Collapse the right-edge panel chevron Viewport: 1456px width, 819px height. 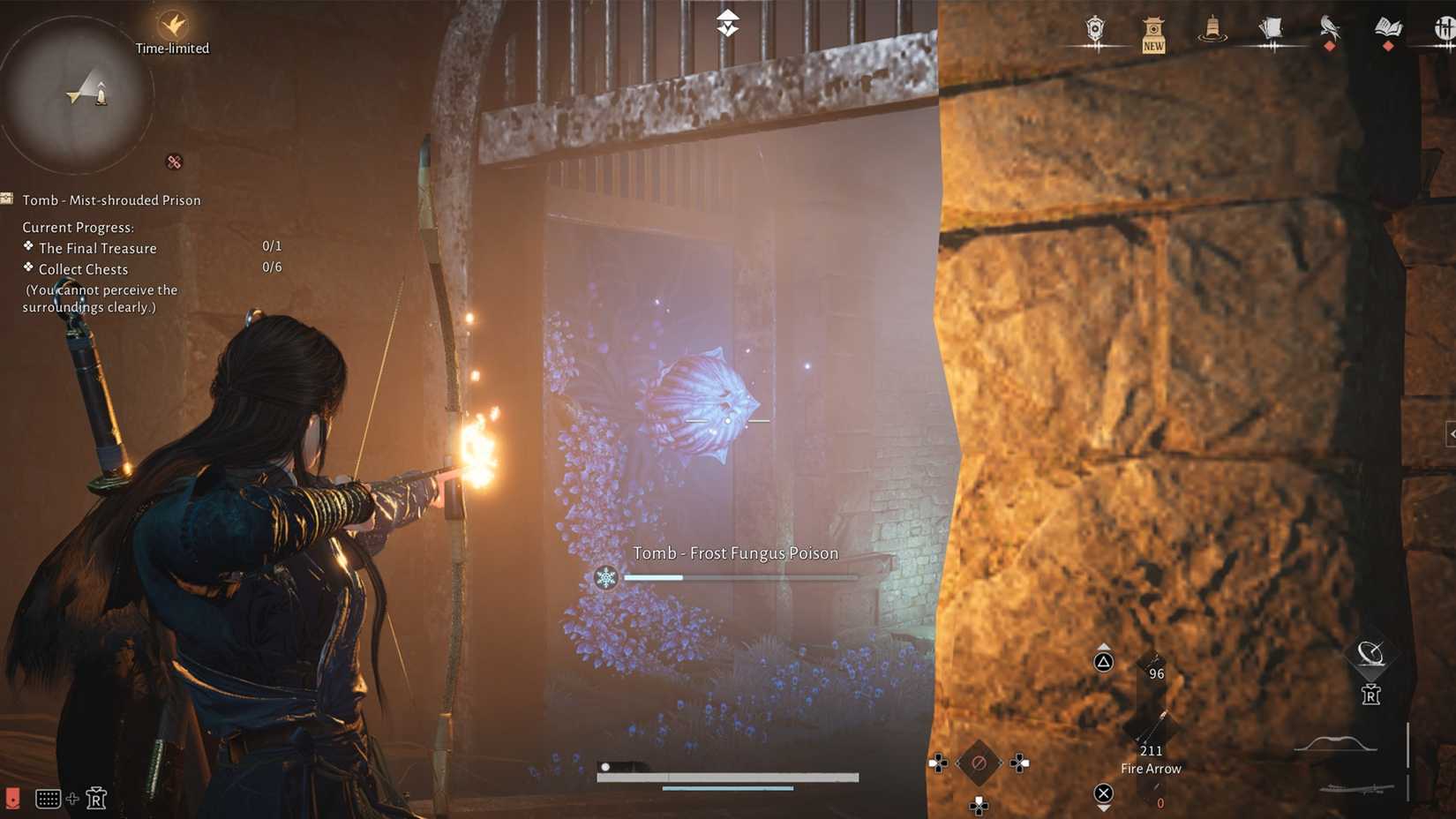(1451, 432)
